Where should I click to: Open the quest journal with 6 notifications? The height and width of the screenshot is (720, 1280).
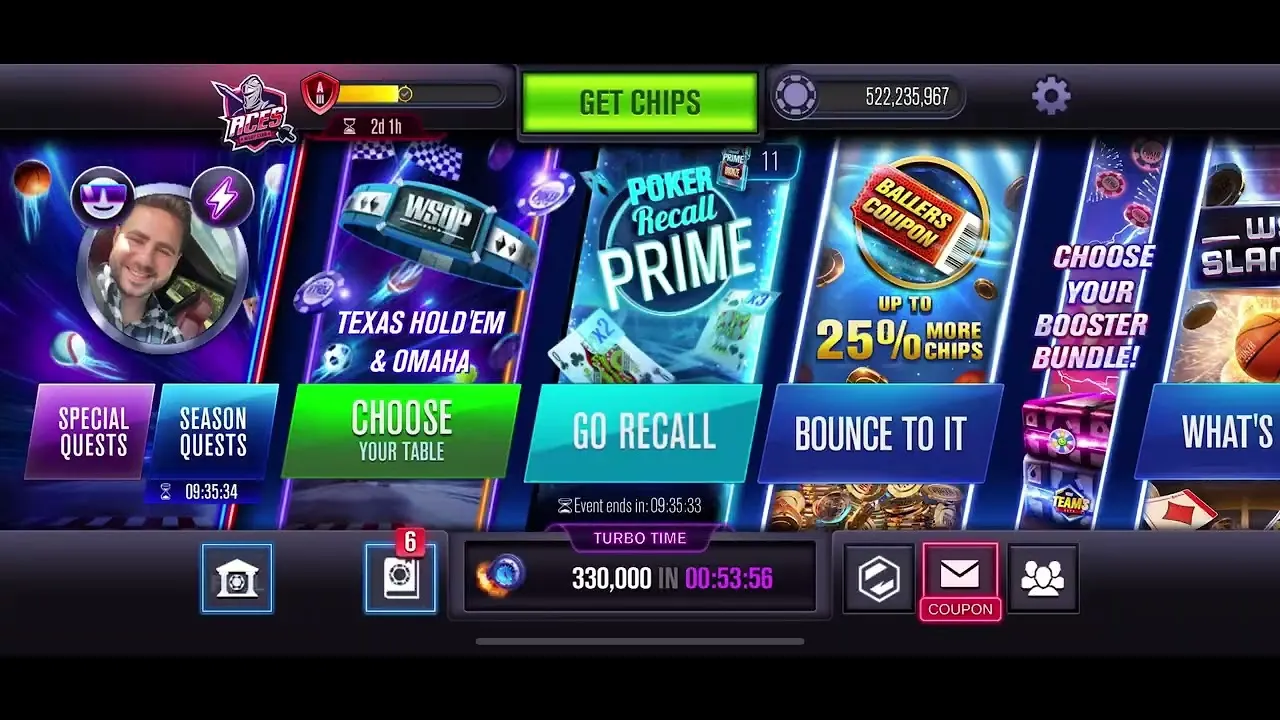tap(400, 576)
